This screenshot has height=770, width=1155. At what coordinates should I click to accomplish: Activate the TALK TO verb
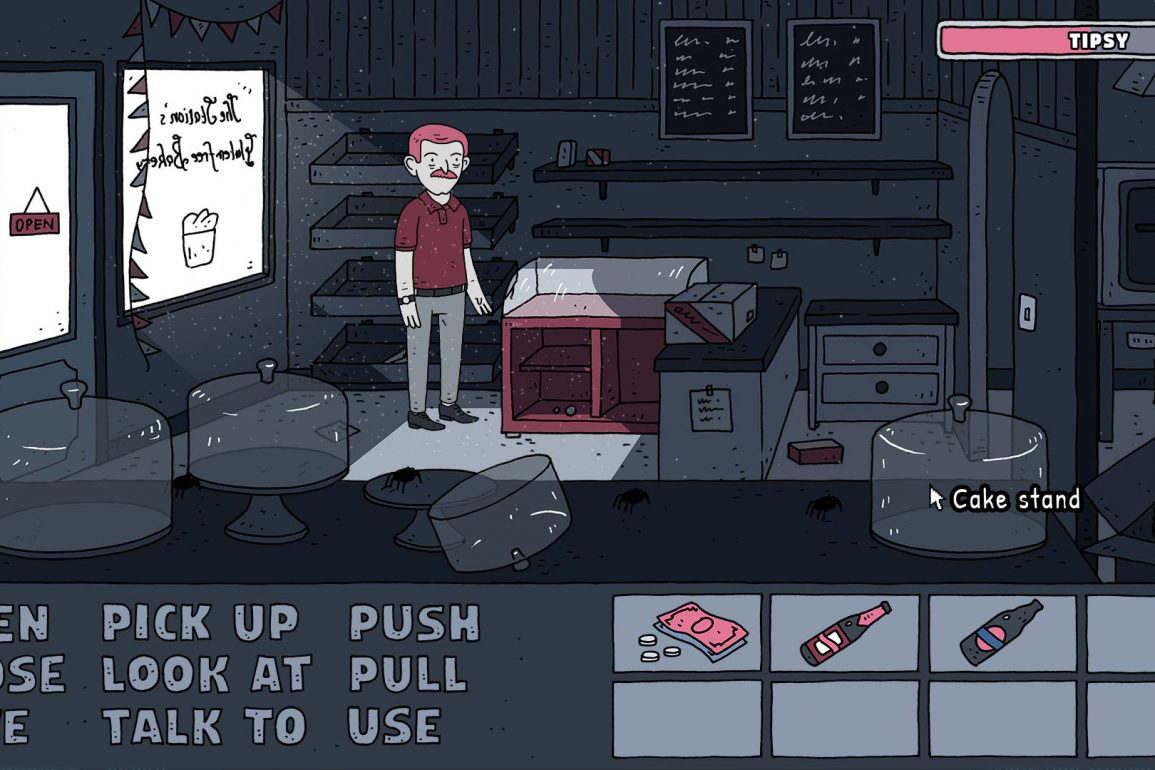[x=203, y=726]
